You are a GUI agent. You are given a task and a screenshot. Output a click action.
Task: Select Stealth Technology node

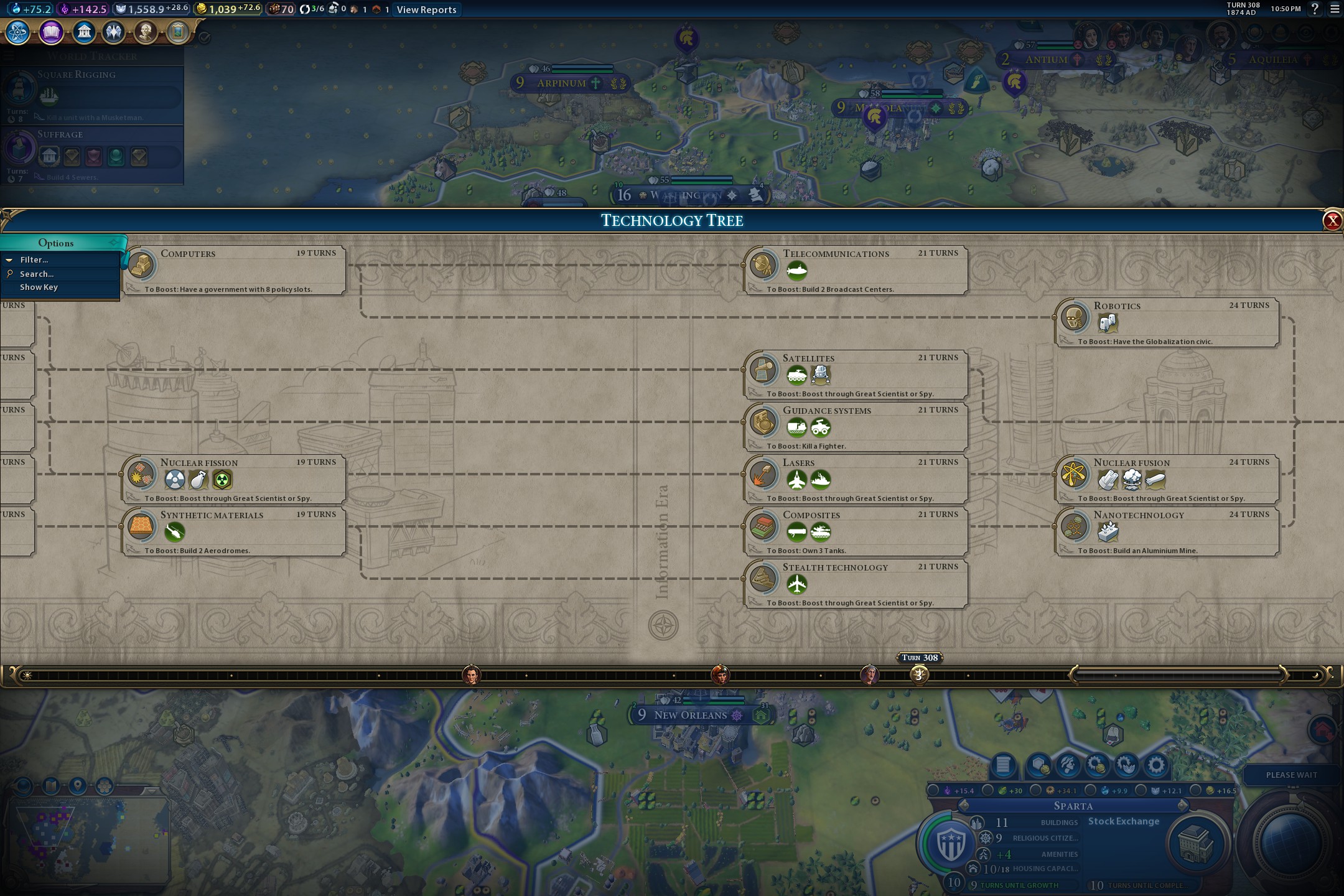(x=856, y=583)
